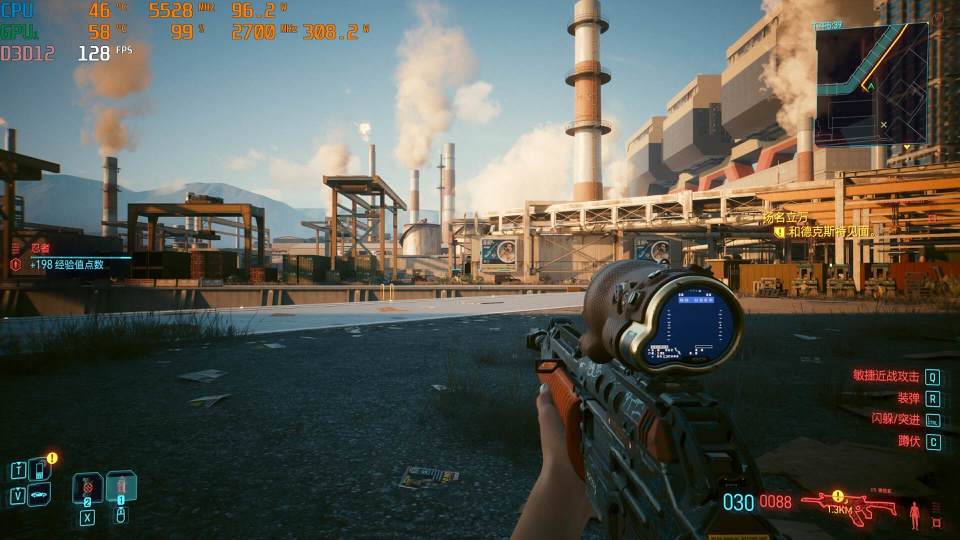Open the phone icon with alert badge

coord(38,468)
